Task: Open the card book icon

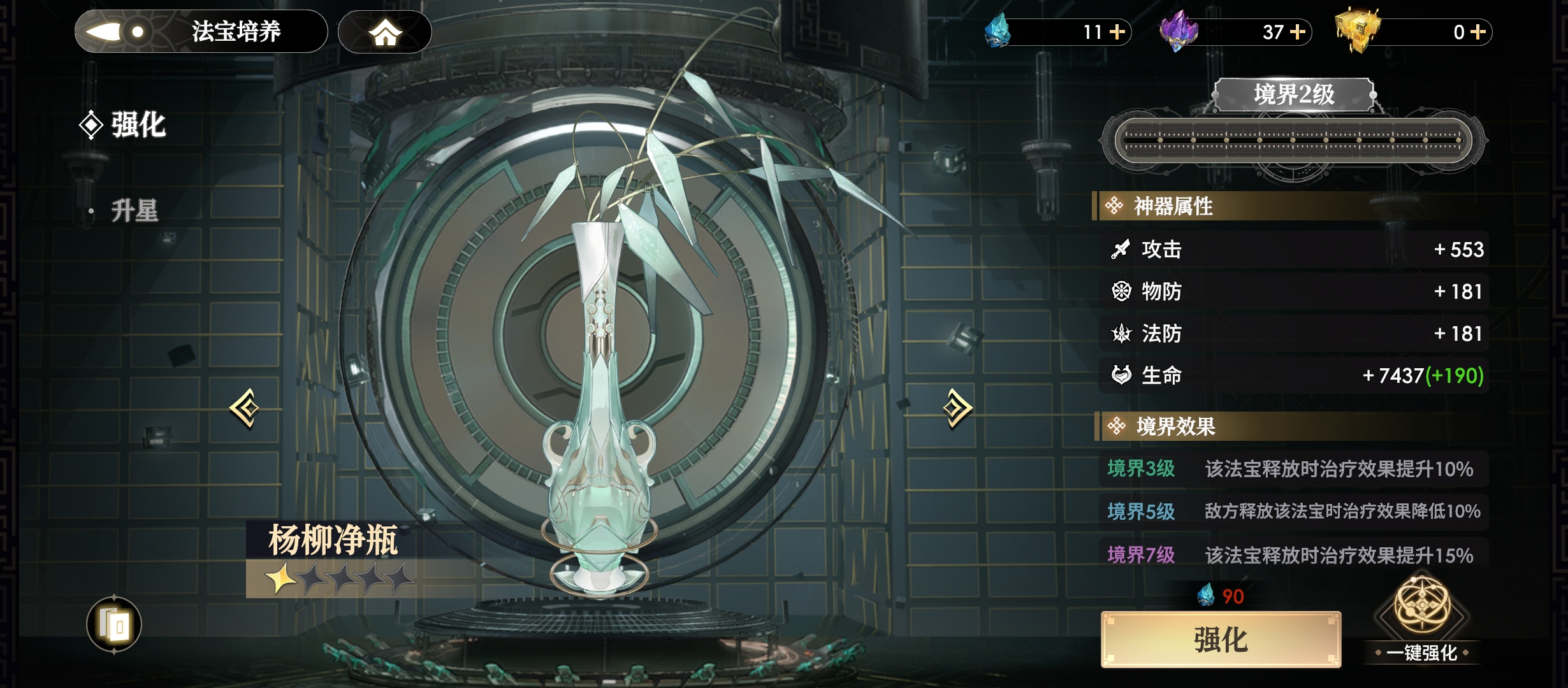Action: [x=114, y=625]
